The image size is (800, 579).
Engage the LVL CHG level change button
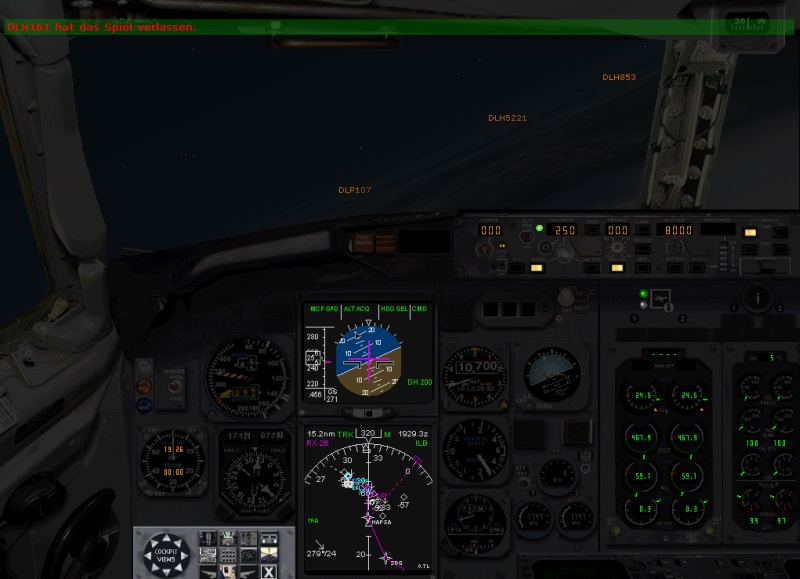pos(592,267)
